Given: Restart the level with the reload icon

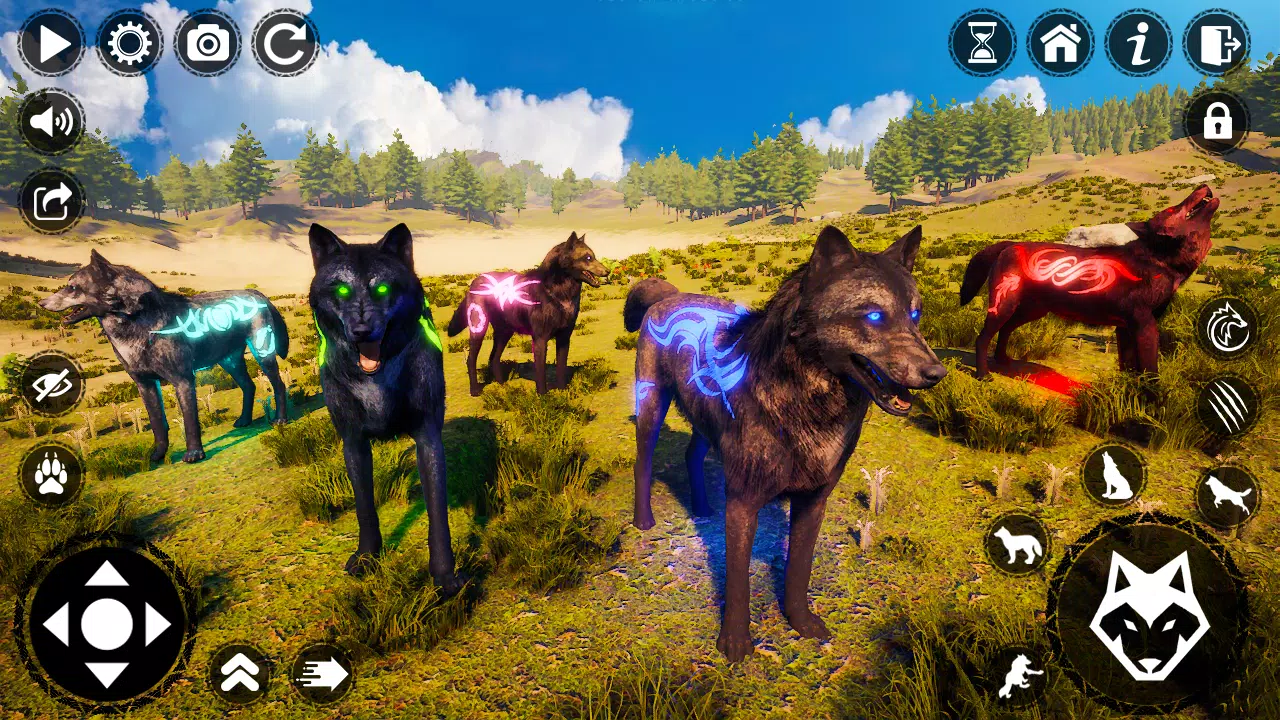Looking at the screenshot, I should tap(283, 44).
